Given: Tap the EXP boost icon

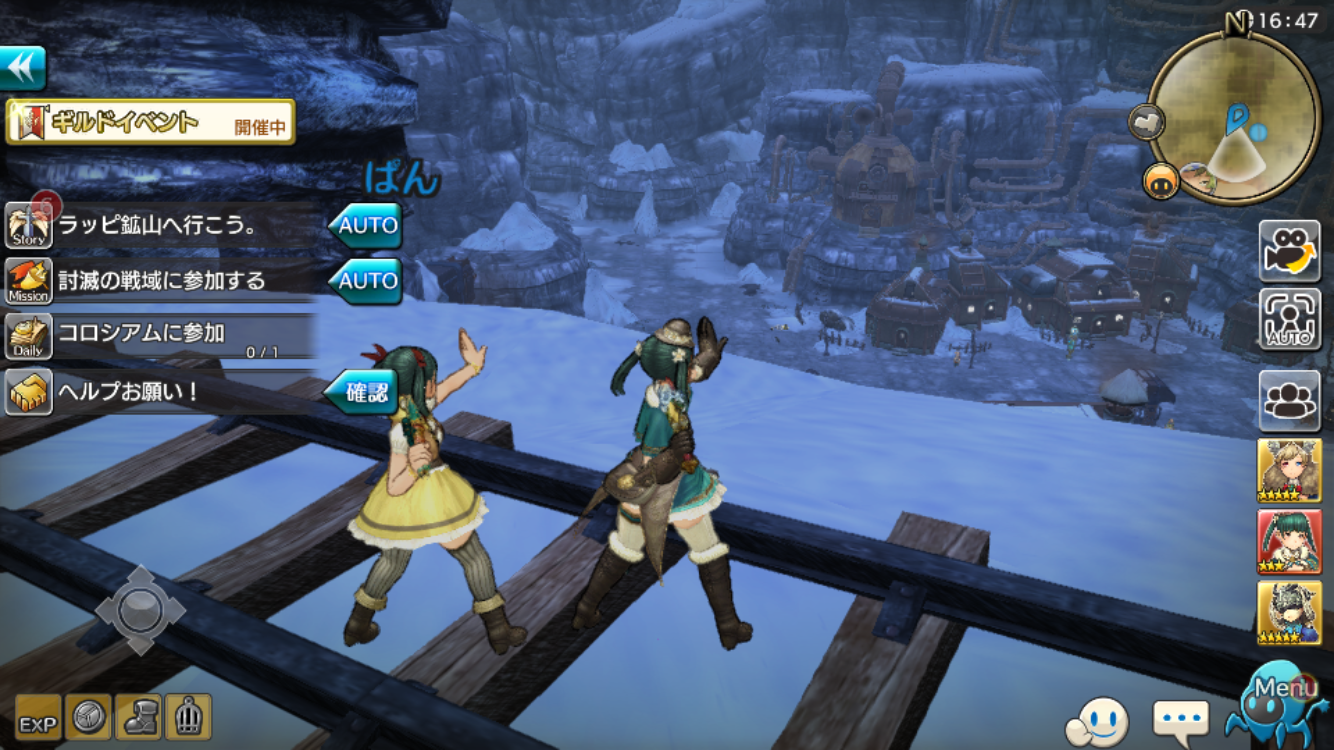Looking at the screenshot, I should (38, 717).
